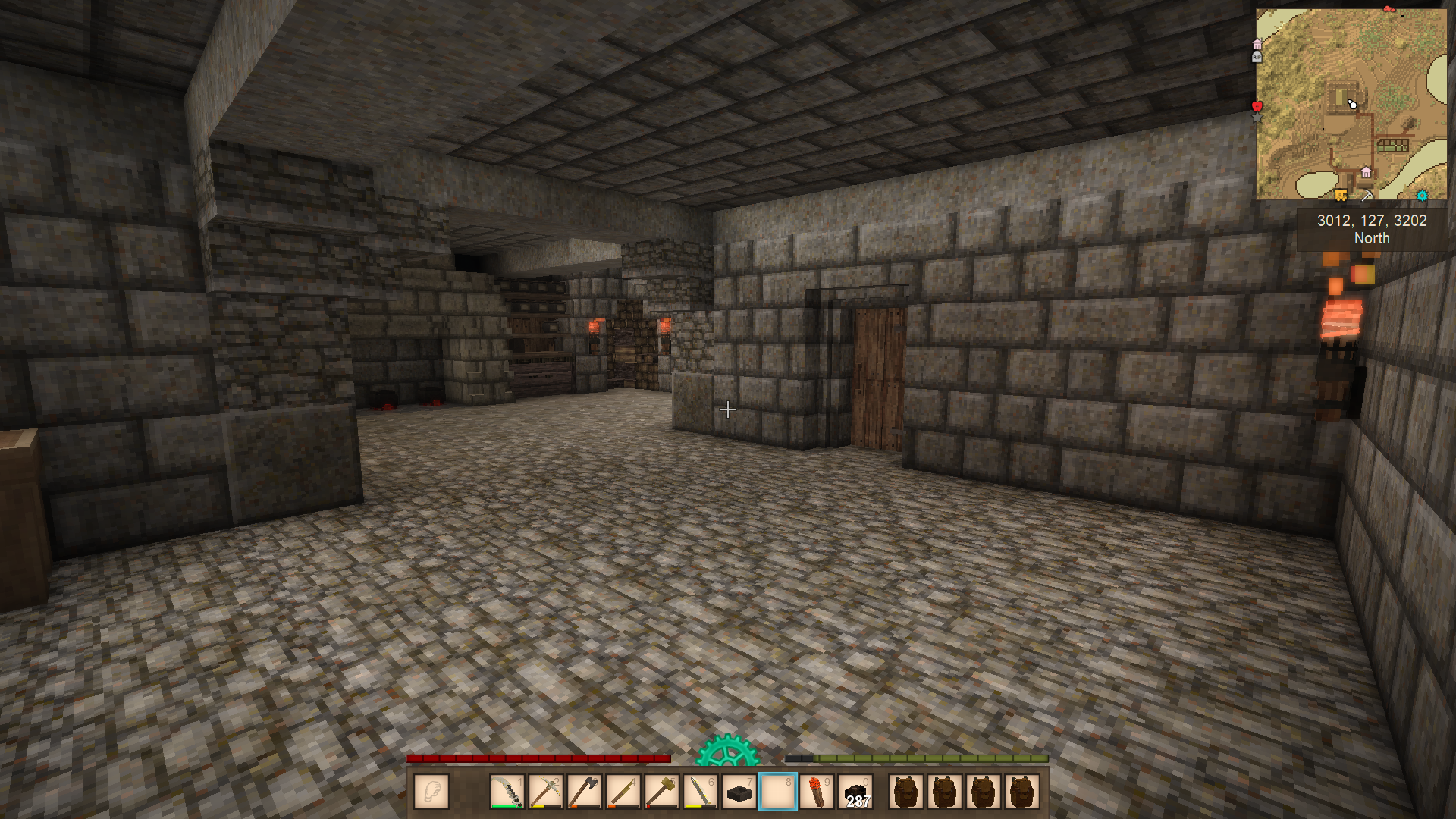The width and height of the screenshot is (1456, 819).
Task: Click the RIP tombstone map marker
Action: tap(1257, 57)
